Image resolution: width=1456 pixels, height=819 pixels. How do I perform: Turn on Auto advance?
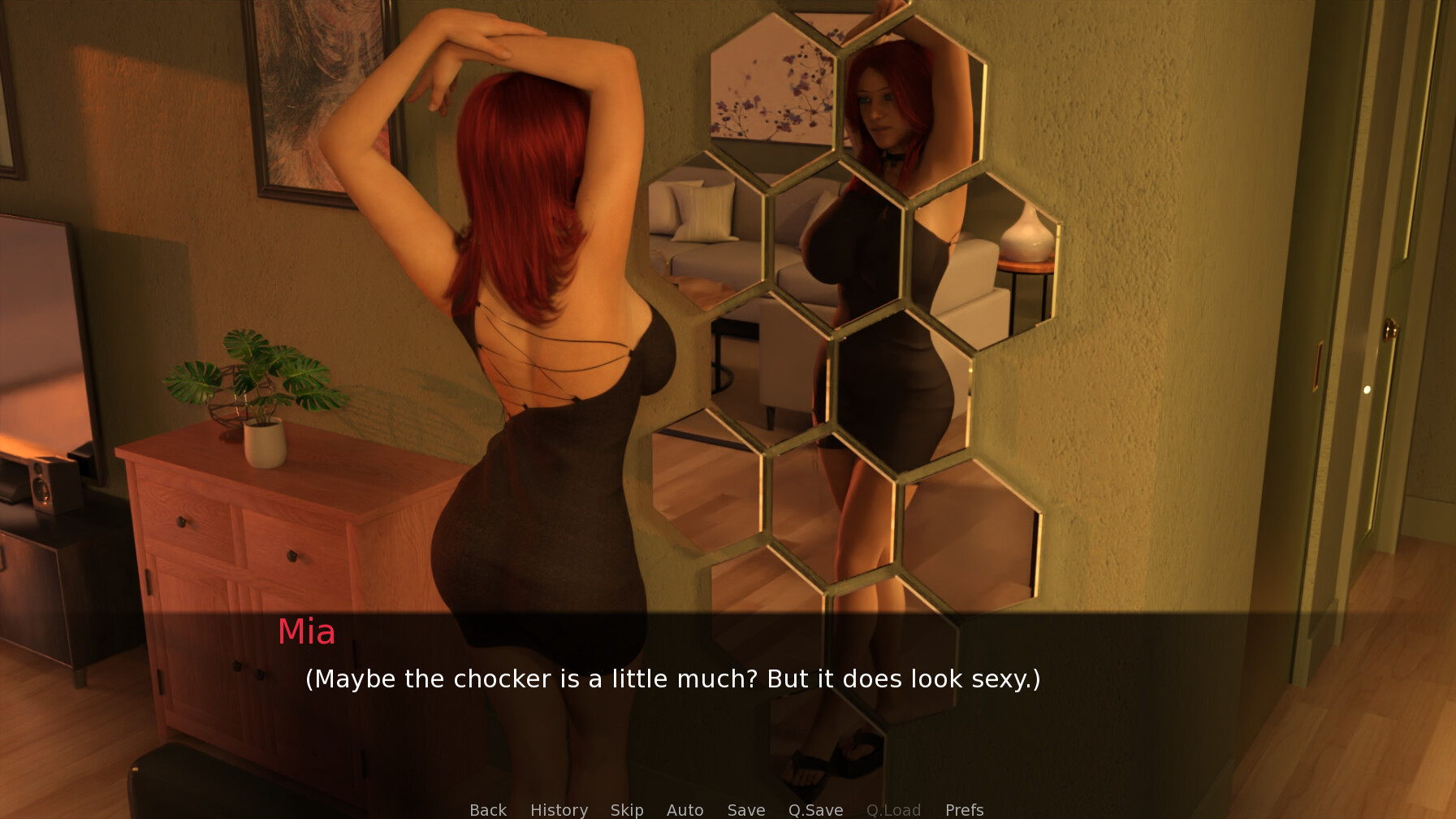tap(685, 809)
